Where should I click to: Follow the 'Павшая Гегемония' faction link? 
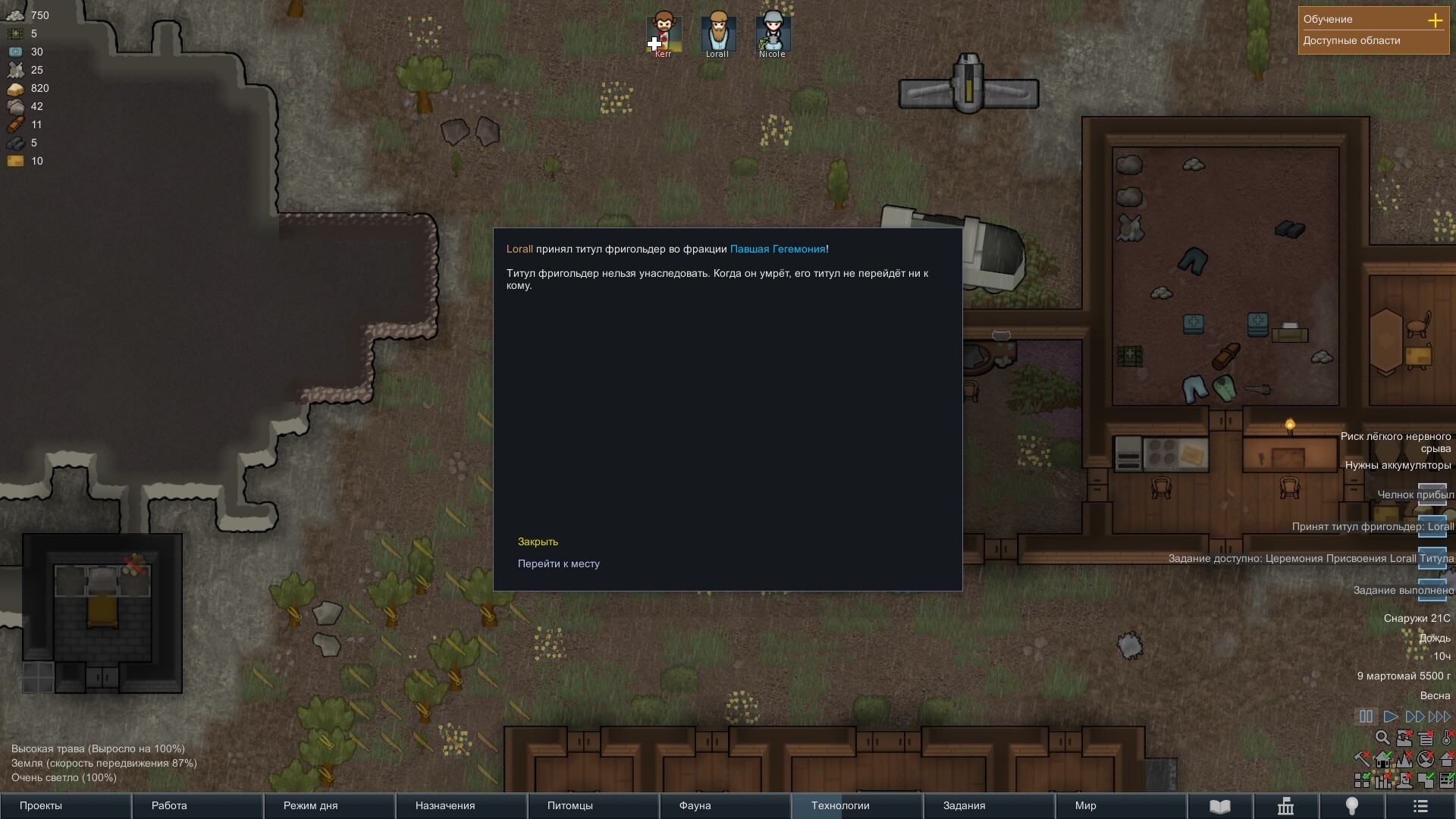pyautogui.click(x=777, y=249)
